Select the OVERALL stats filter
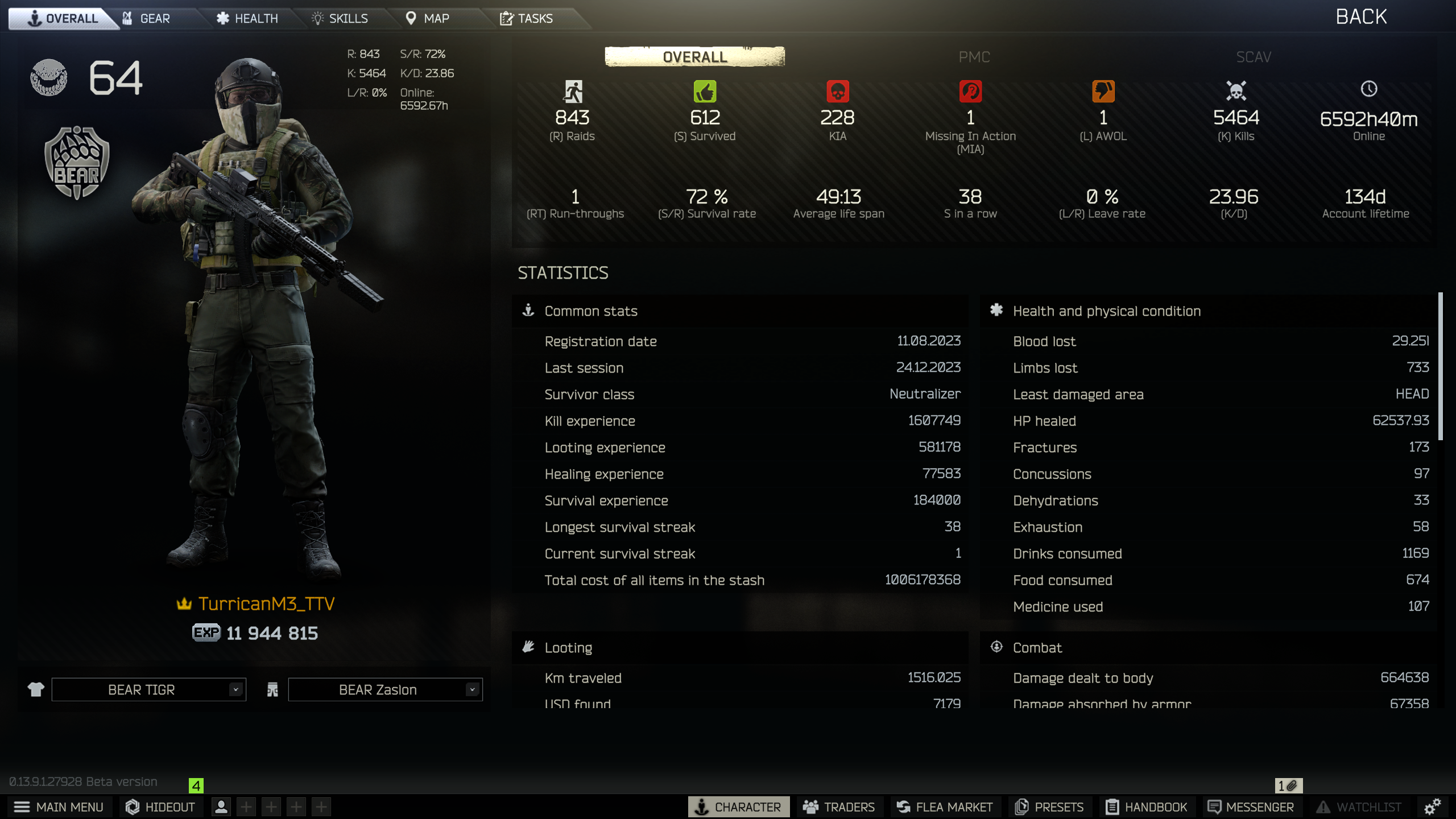 pyautogui.click(x=695, y=57)
